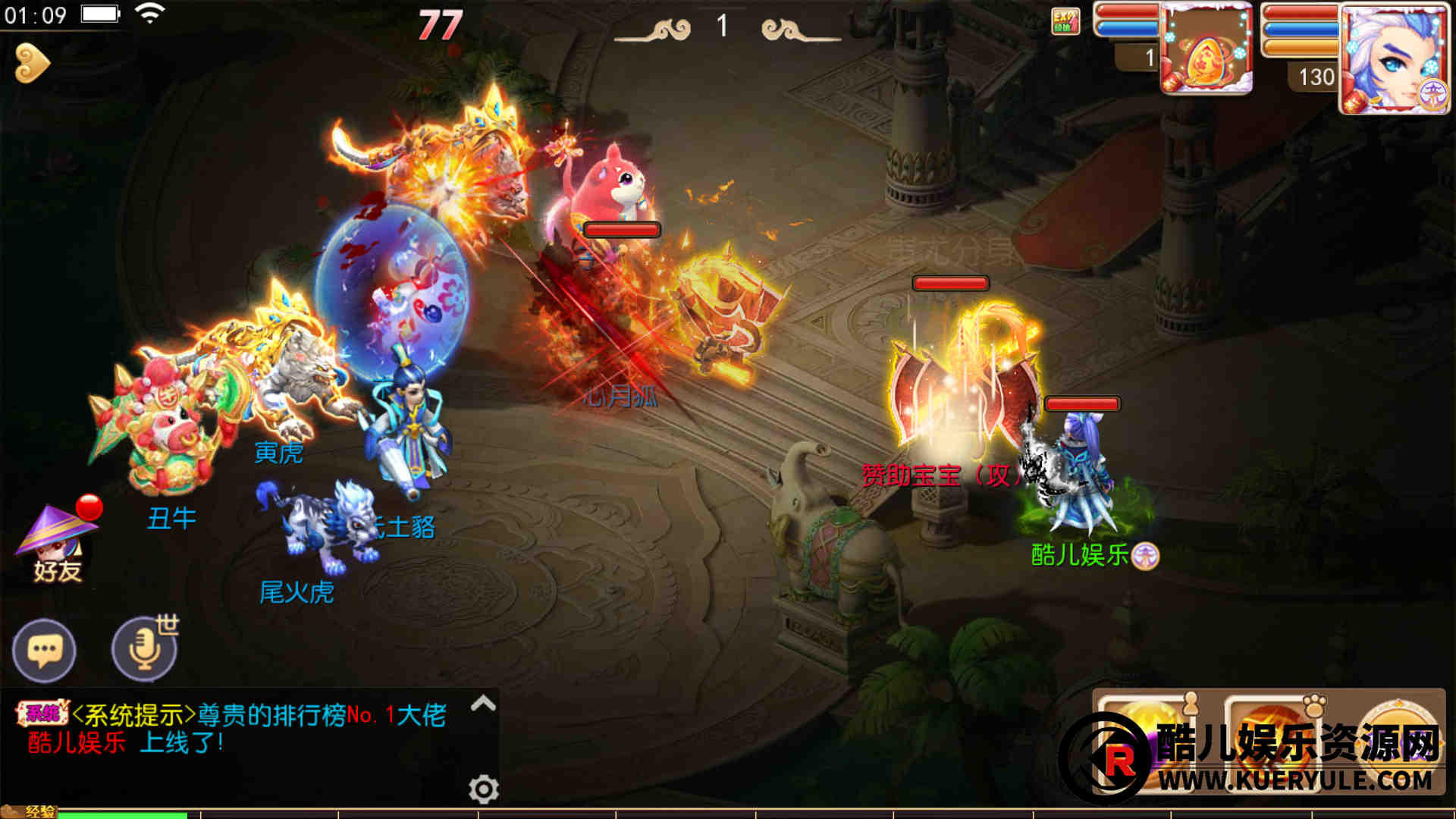Open the EXP bonus buff icon

tap(1065, 21)
